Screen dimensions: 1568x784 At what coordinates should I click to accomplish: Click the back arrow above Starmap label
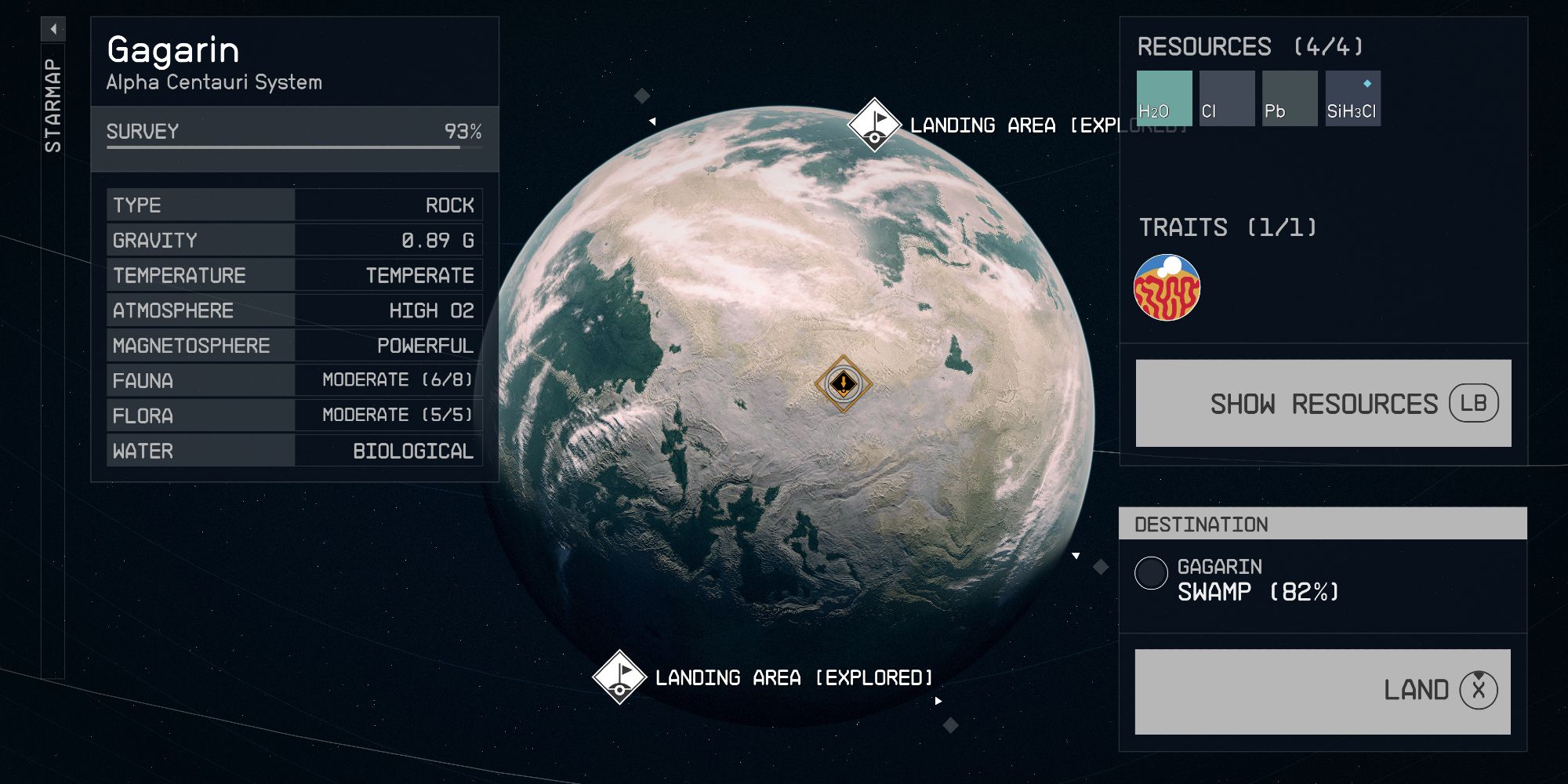point(53,27)
